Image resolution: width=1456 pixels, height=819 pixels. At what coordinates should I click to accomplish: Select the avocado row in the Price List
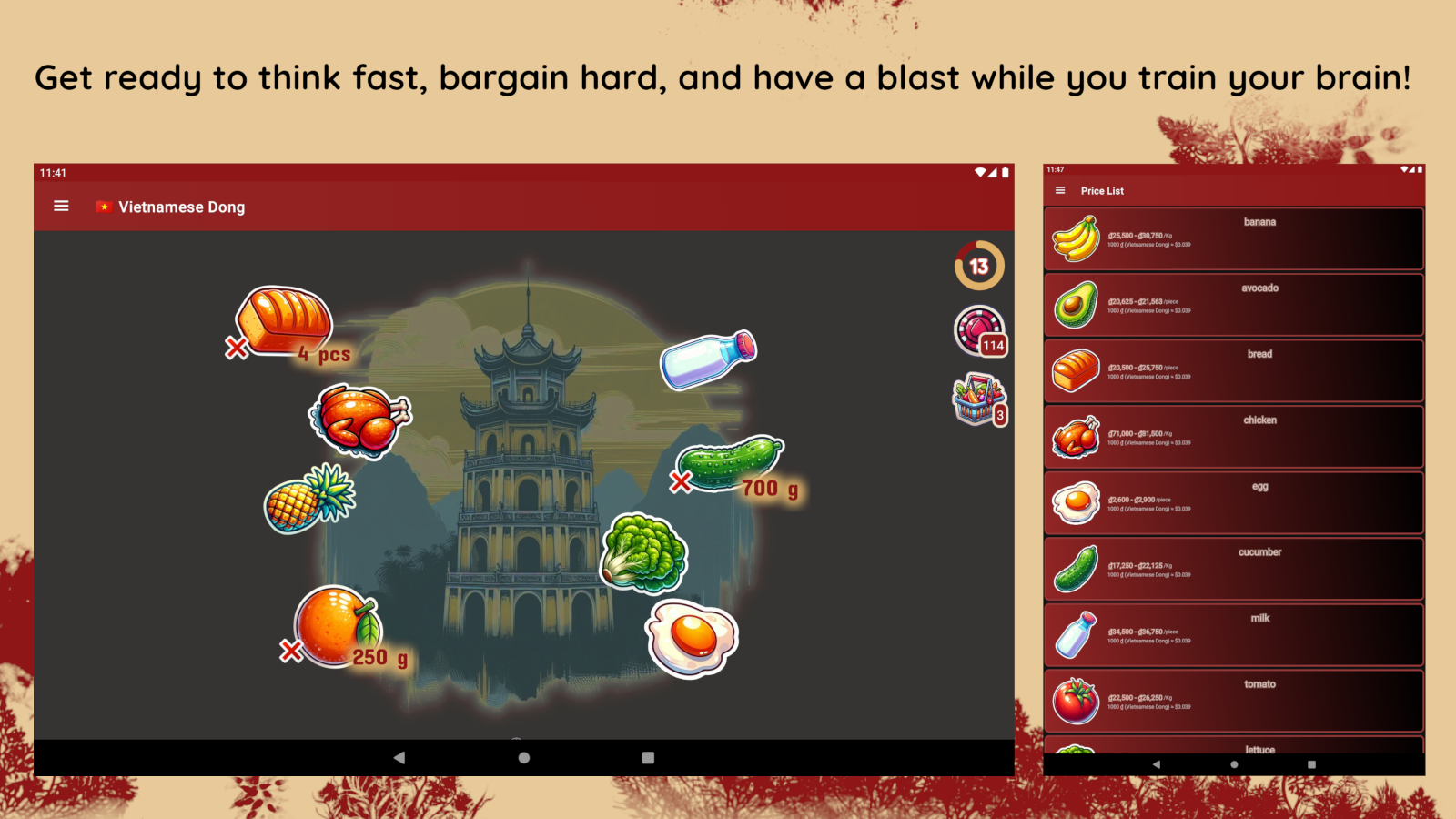1233,305
